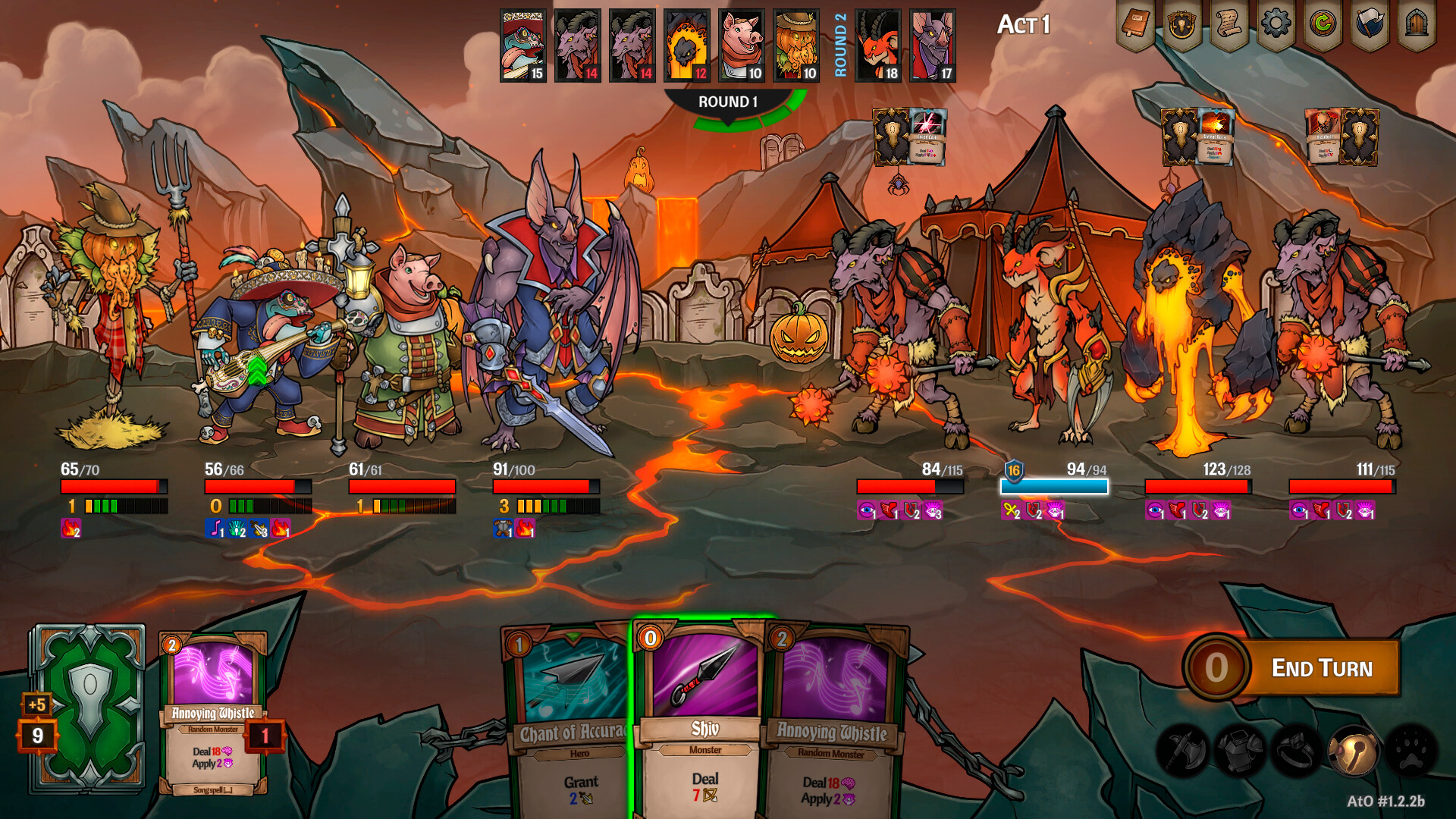Image resolution: width=1456 pixels, height=819 pixels.
Task: Expand the Round 1 banner at top
Action: [x=730, y=99]
